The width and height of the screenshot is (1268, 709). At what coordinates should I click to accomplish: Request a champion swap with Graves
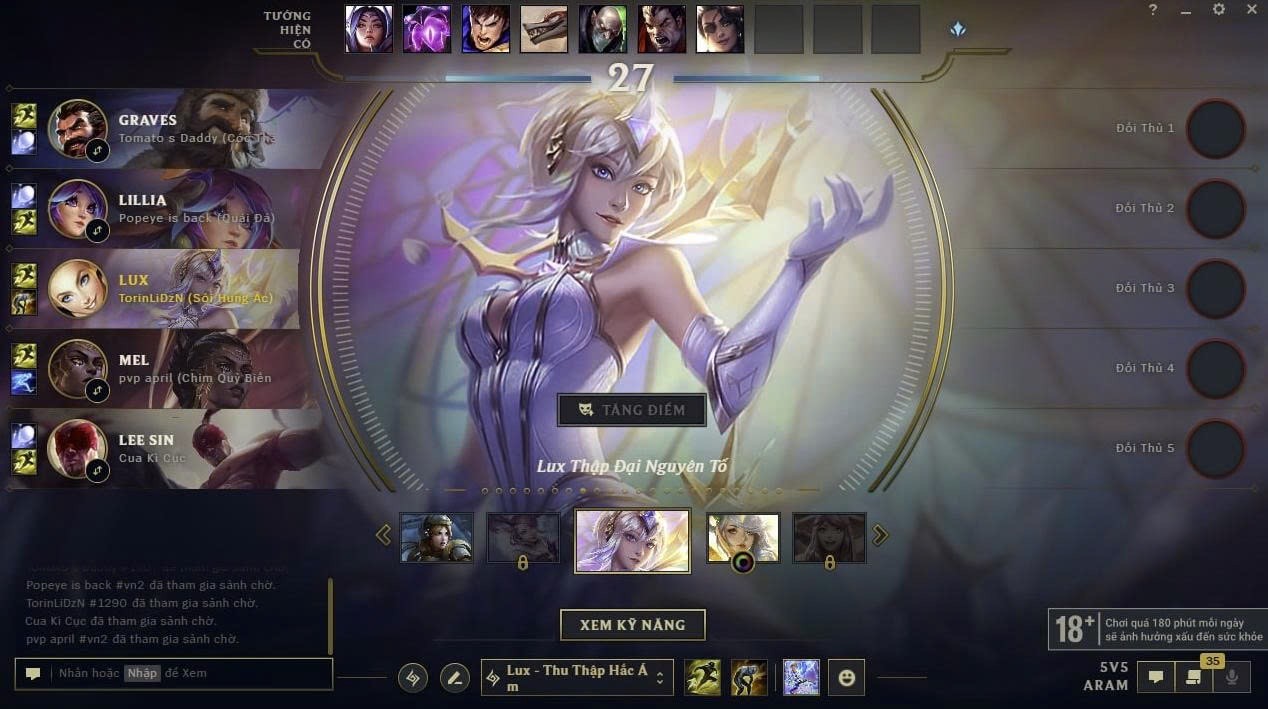[97, 151]
